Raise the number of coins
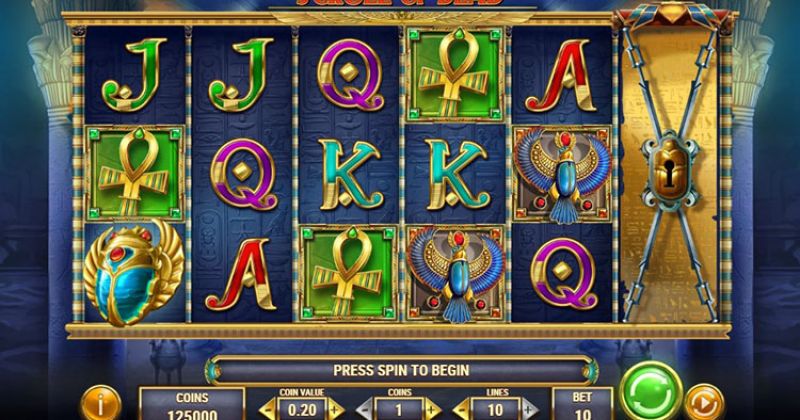 coord(433,410)
